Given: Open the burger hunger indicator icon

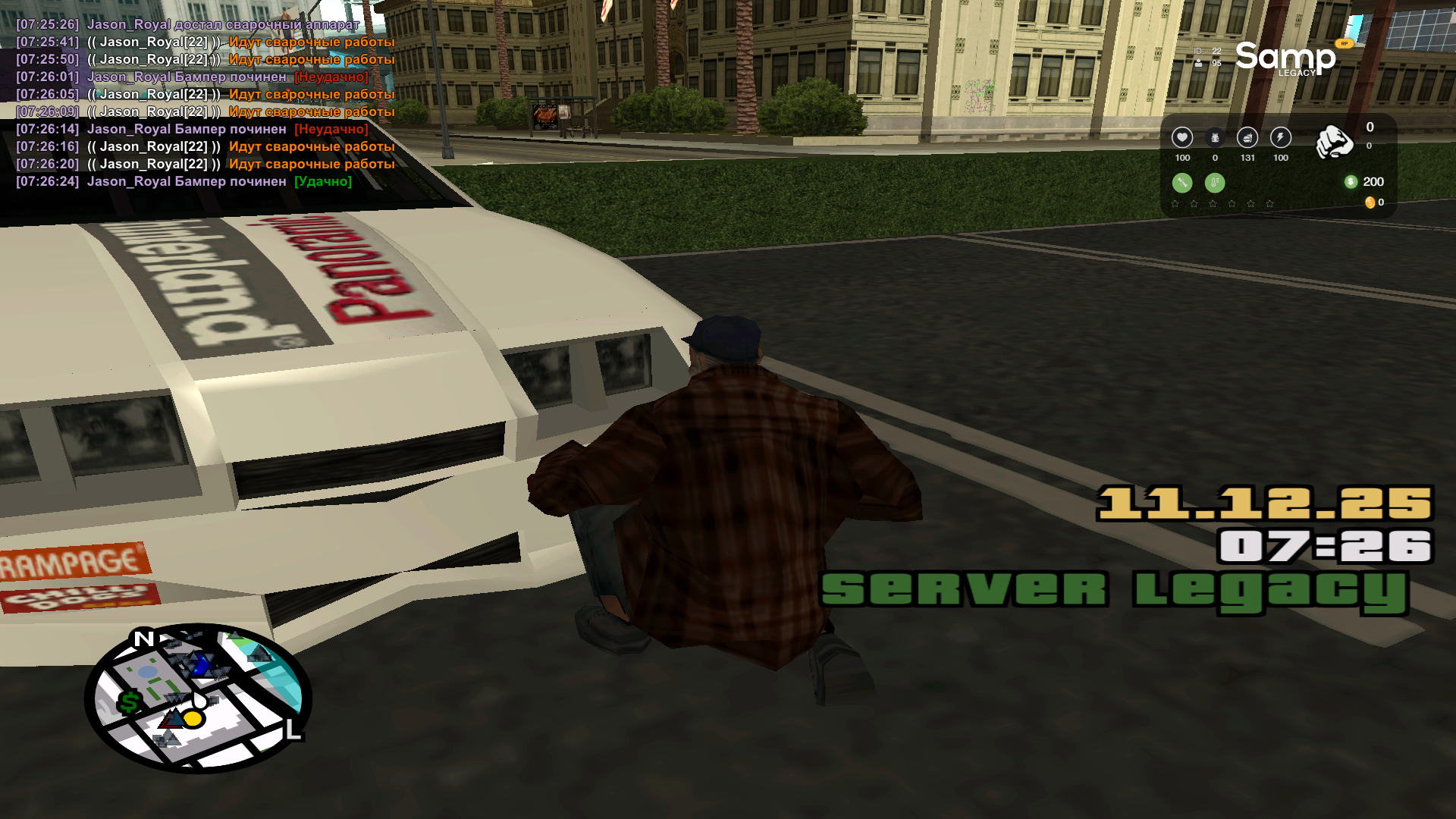Looking at the screenshot, I should (x=1246, y=137).
